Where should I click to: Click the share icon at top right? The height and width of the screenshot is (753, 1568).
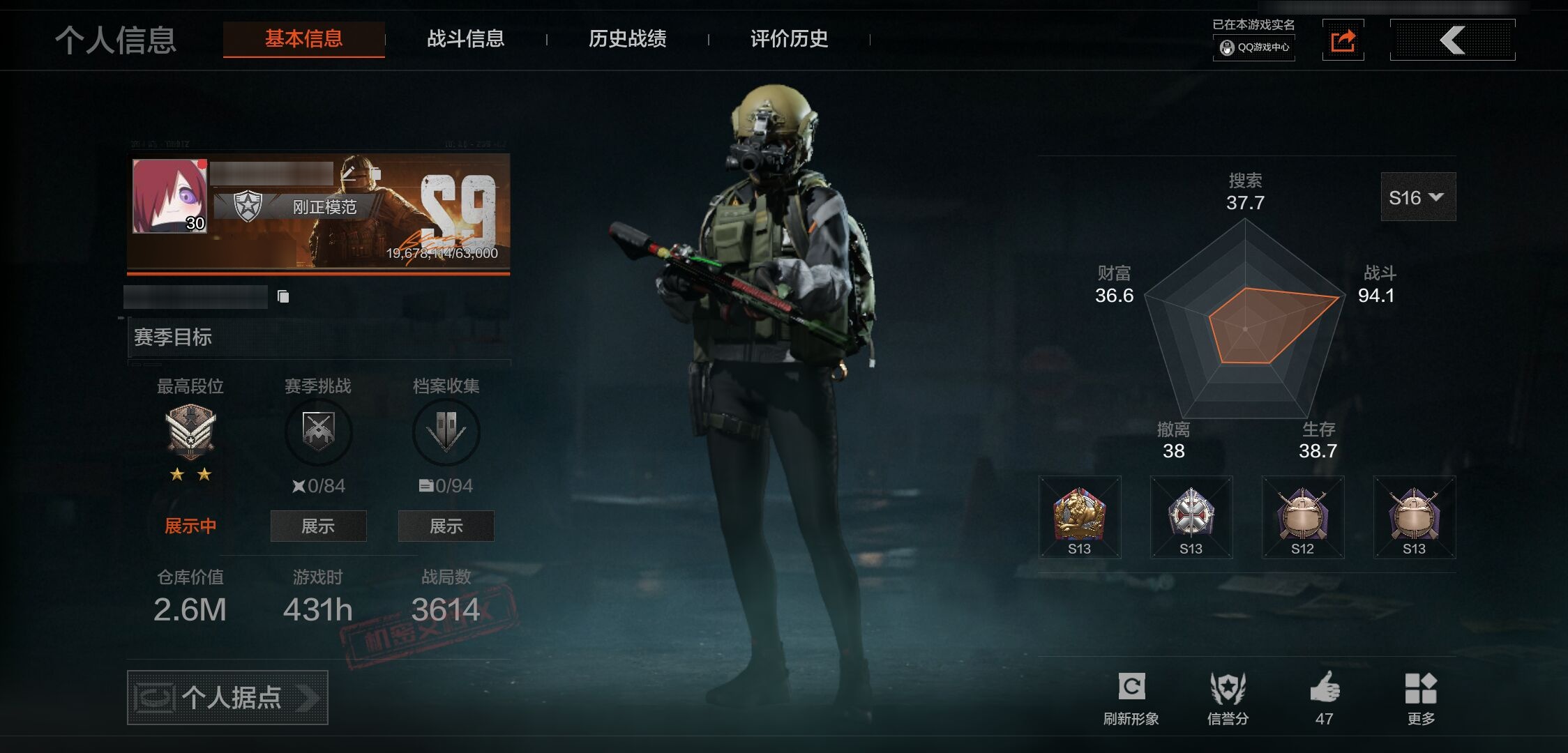(x=1343, y=40)
